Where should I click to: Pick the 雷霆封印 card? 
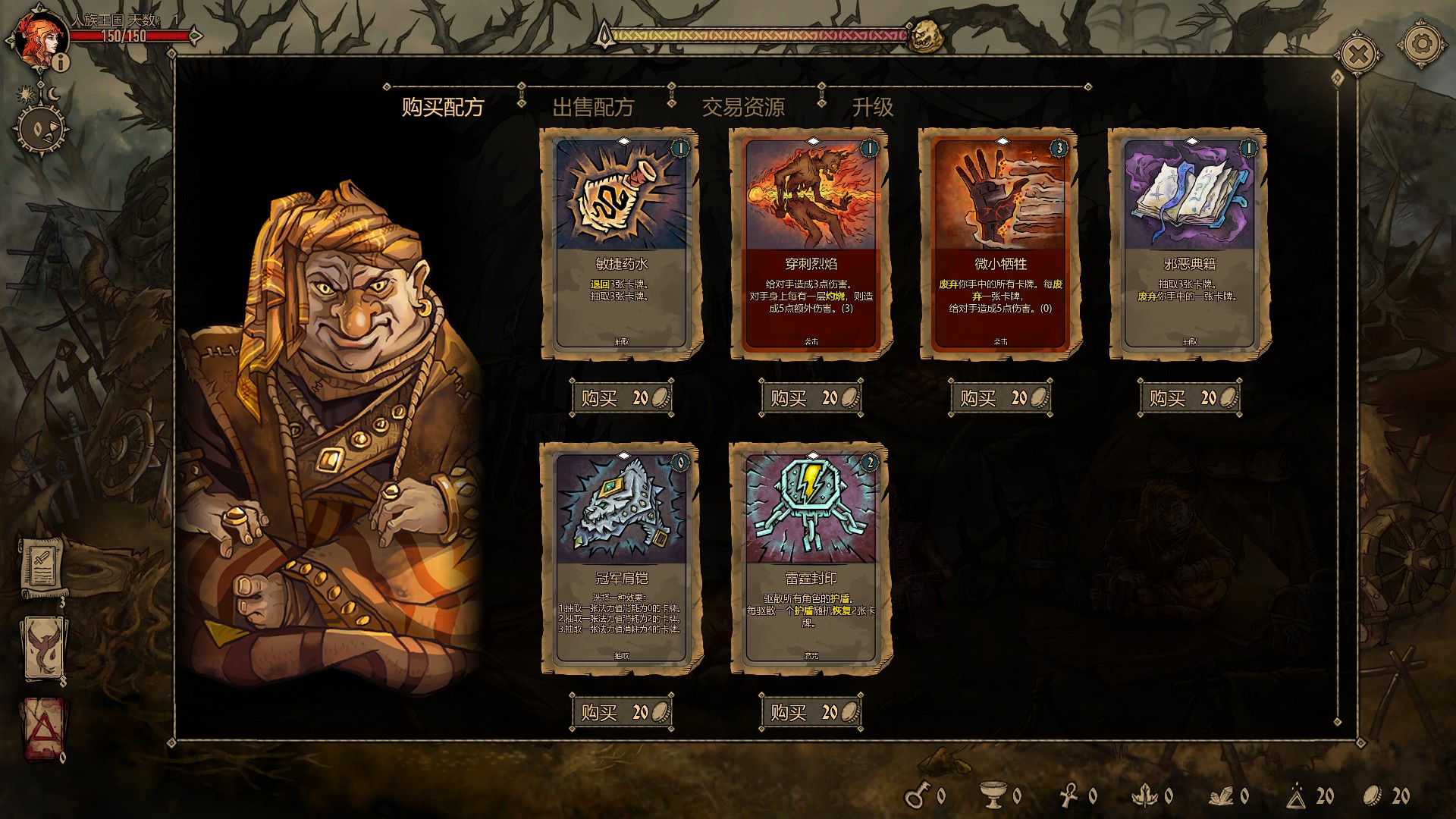pos(811,557)
